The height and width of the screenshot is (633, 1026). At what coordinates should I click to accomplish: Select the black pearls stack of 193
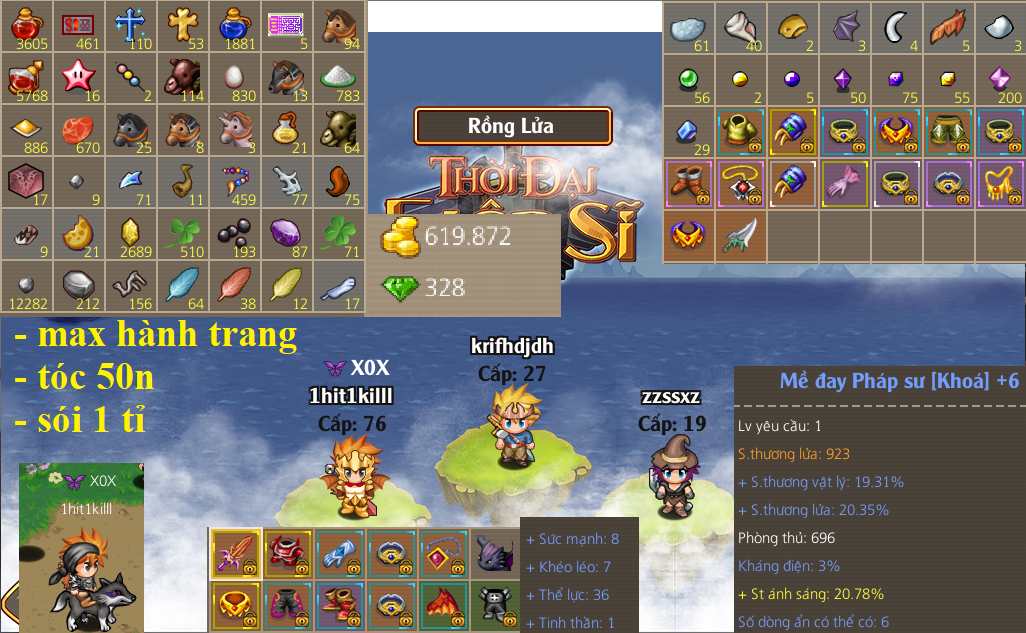(x=234, y=235)
